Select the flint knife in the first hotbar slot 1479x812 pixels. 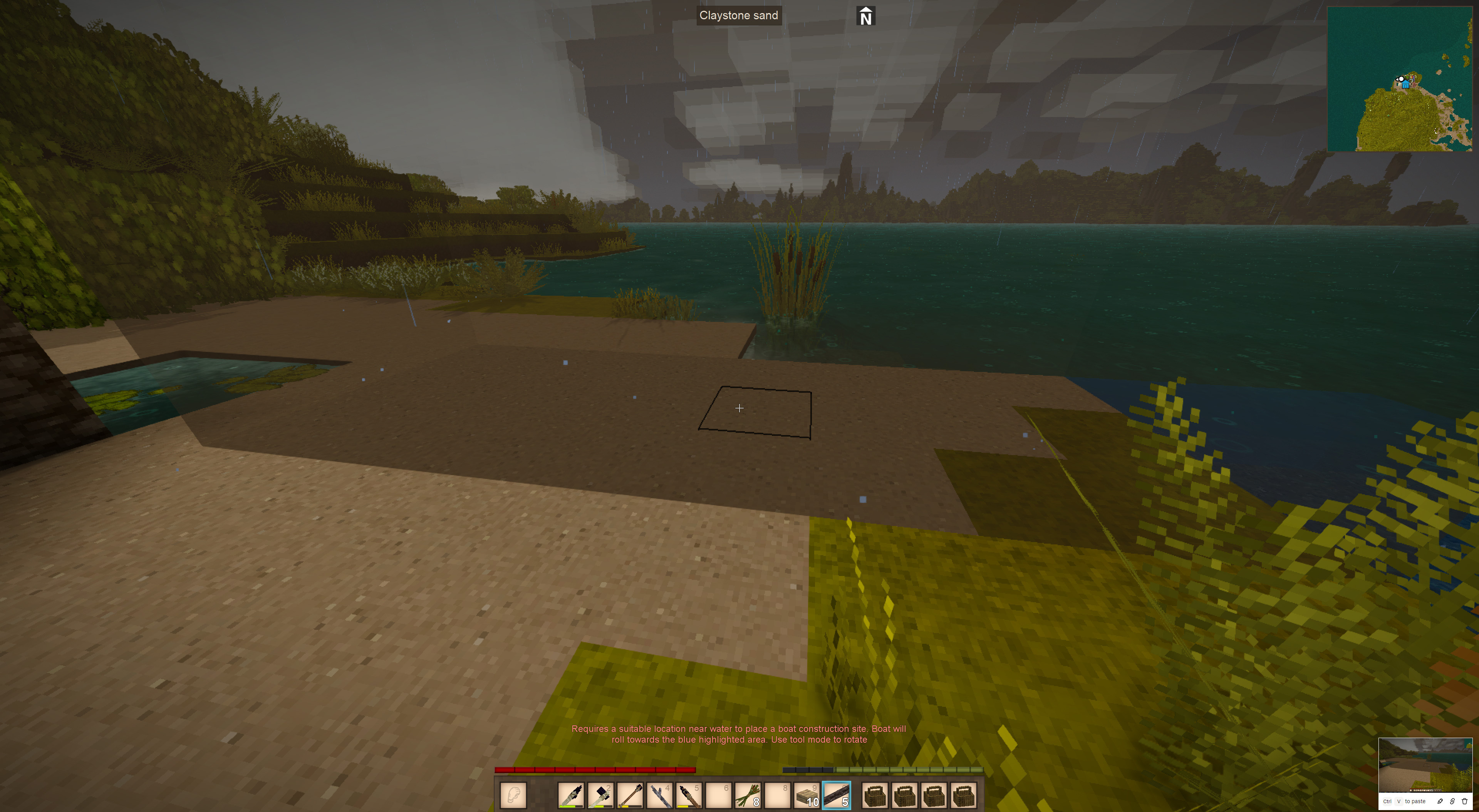[571, 795]
